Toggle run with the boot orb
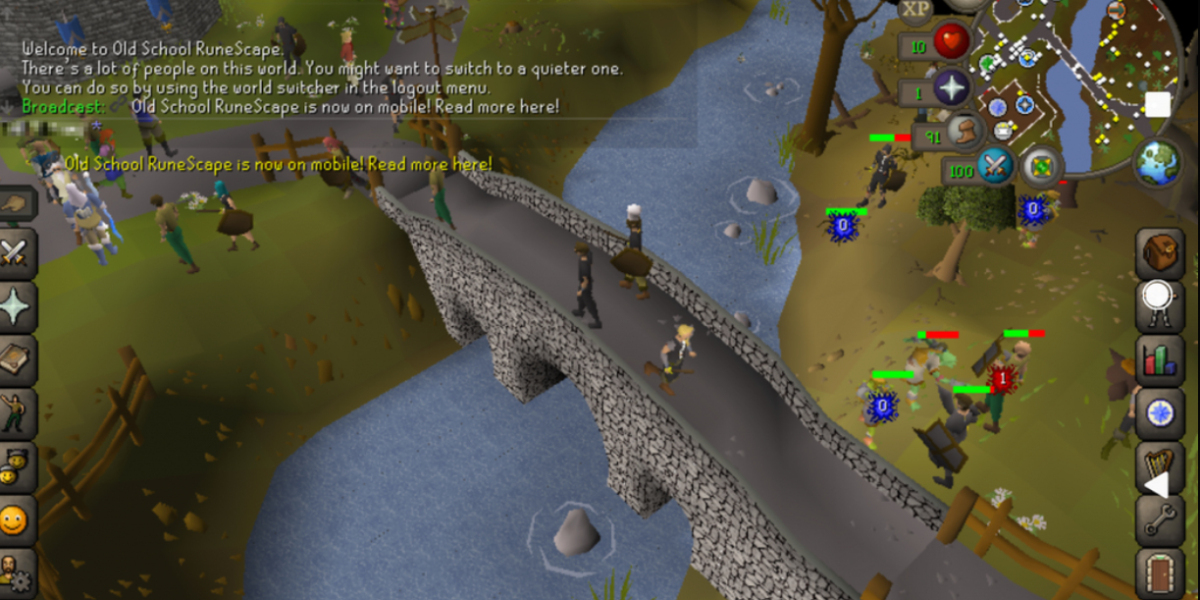Screen dimensions: 1200x600 pos(965,132)
